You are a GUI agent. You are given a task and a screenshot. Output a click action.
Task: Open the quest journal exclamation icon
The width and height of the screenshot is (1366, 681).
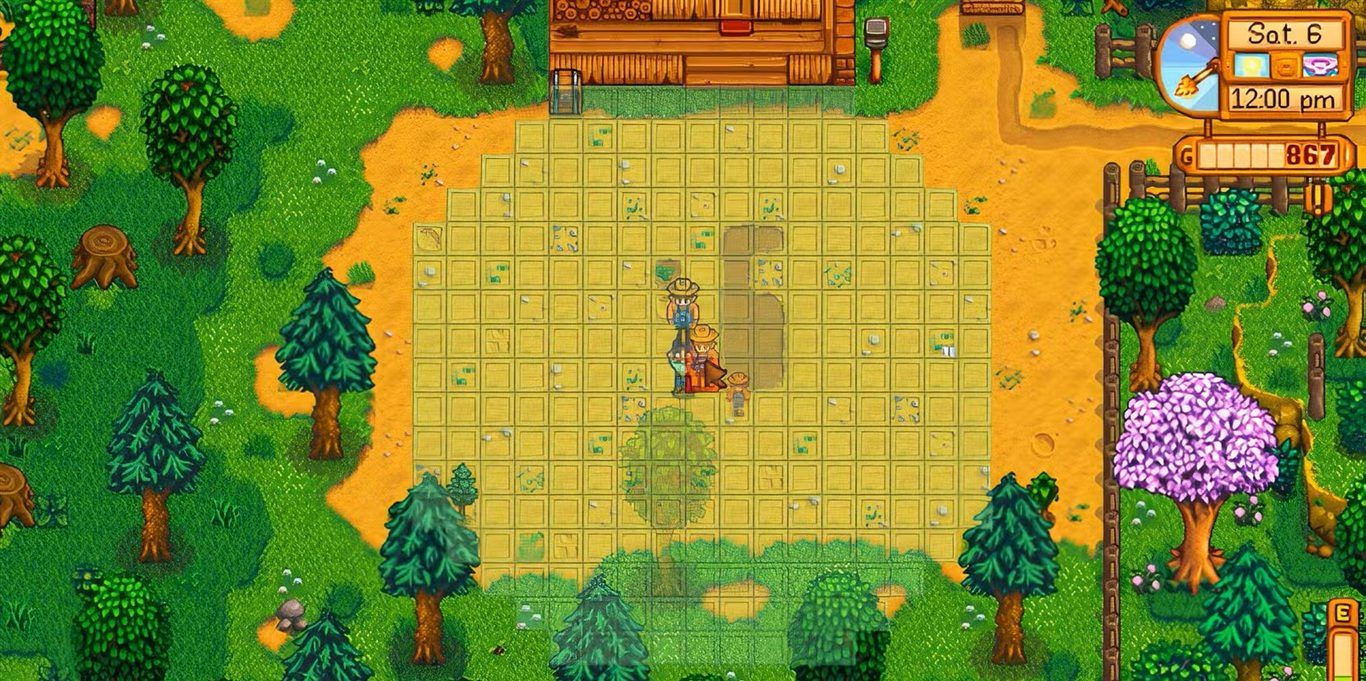click(x=1317, y=197)
